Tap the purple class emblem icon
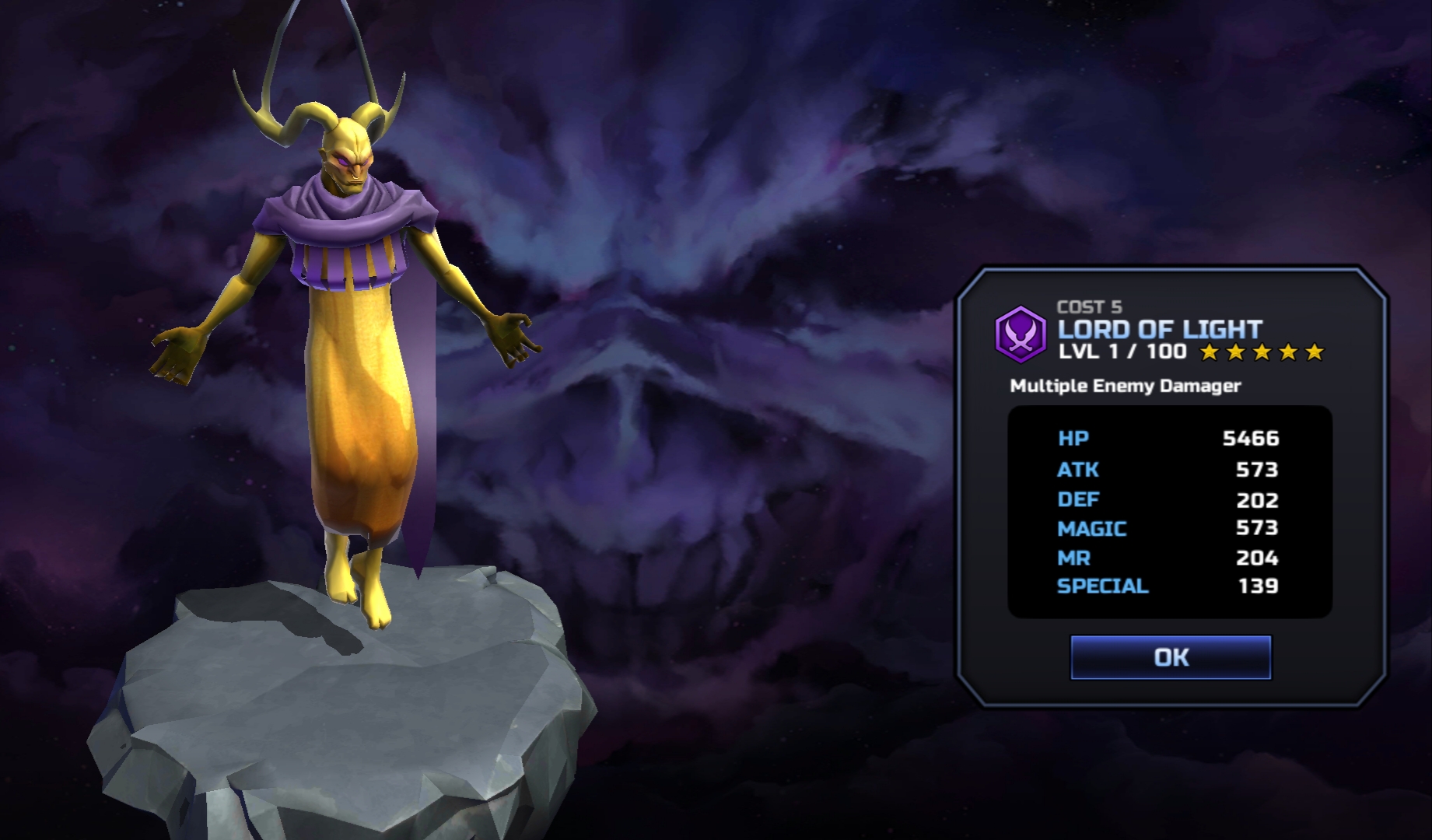Viewport: 1432px width, 840px height. tap(1020, 334)
